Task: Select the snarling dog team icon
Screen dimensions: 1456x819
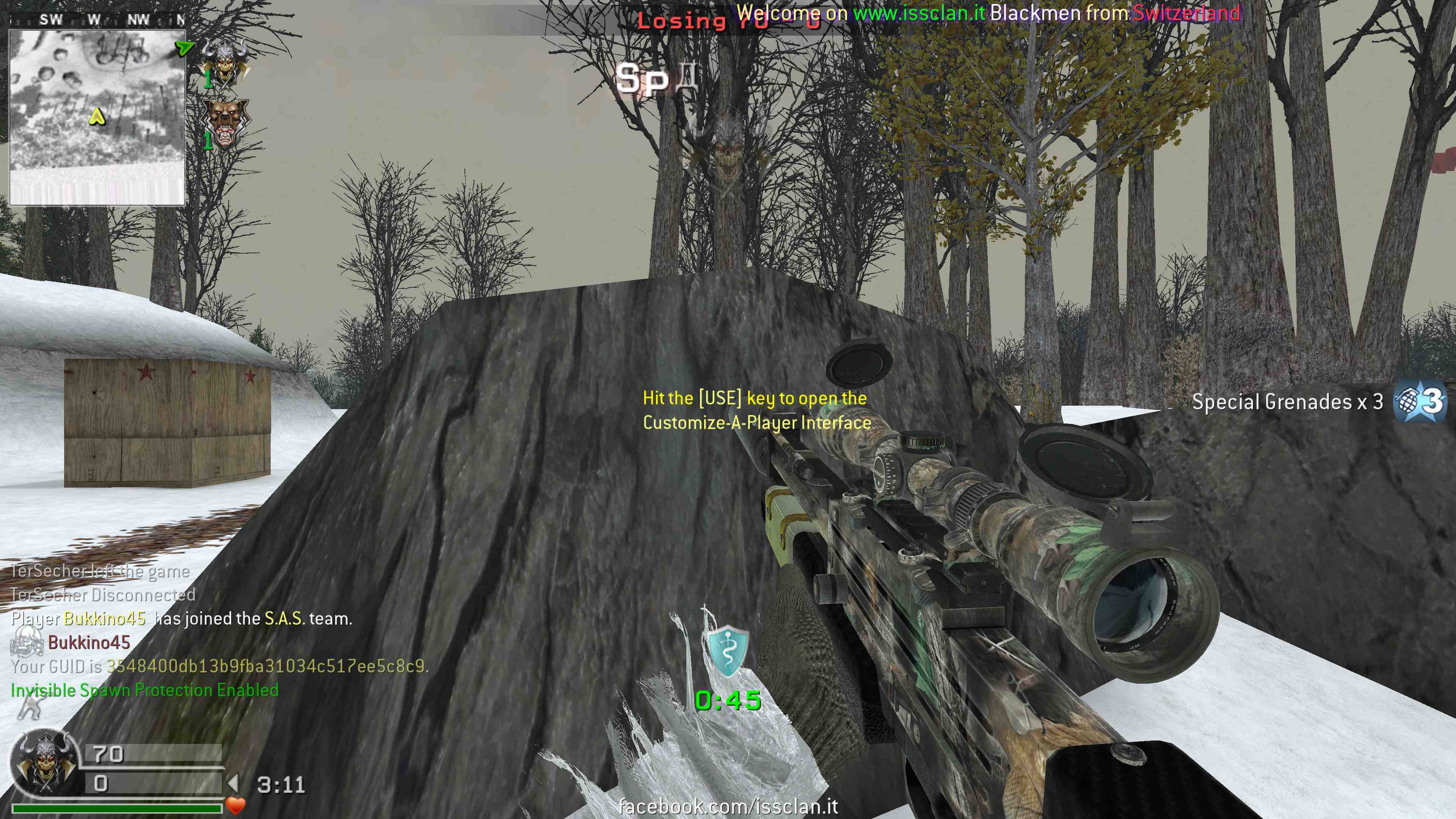Action: [x=226, y=123]
